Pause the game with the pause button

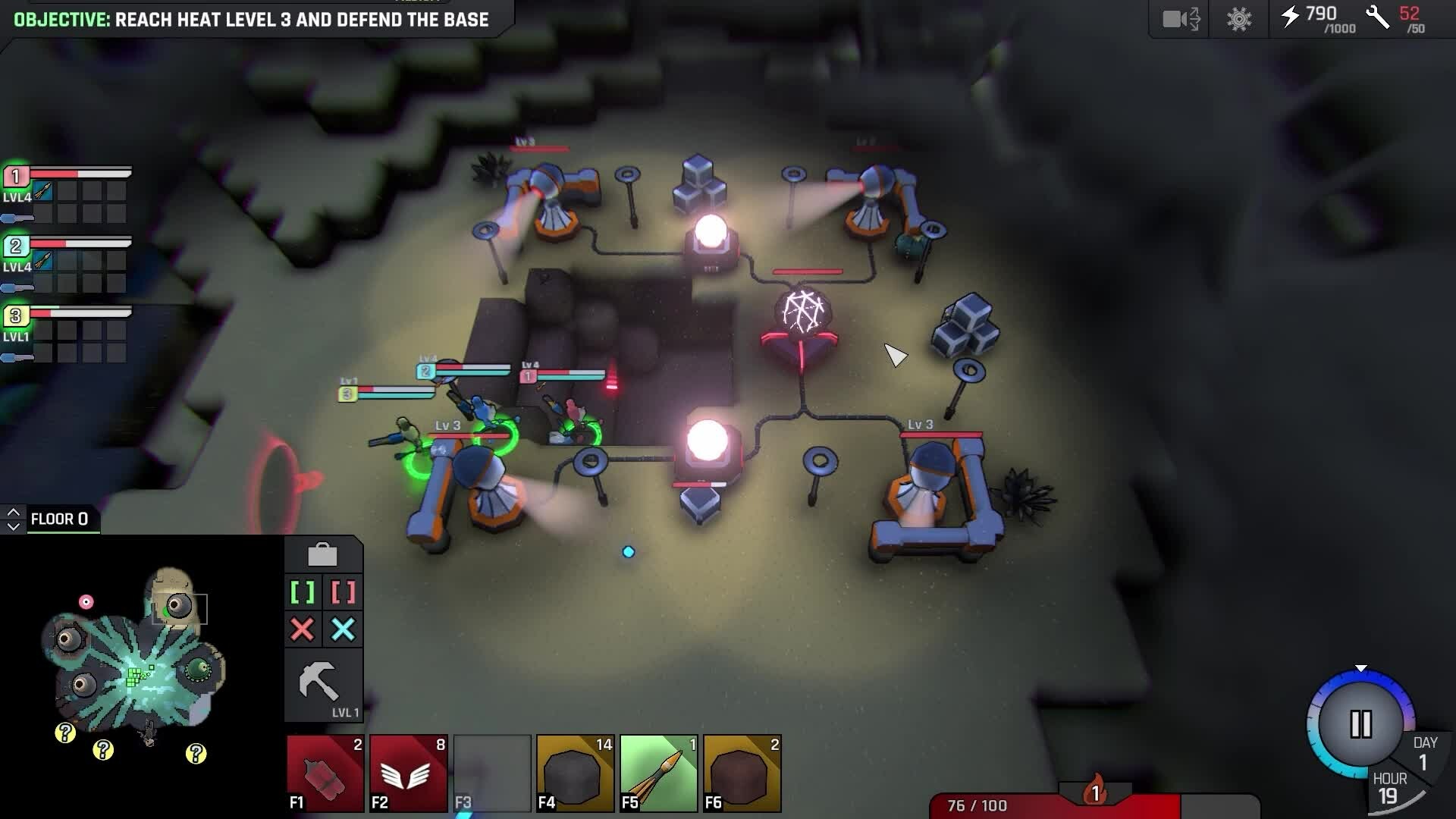tap(1360, 724)
